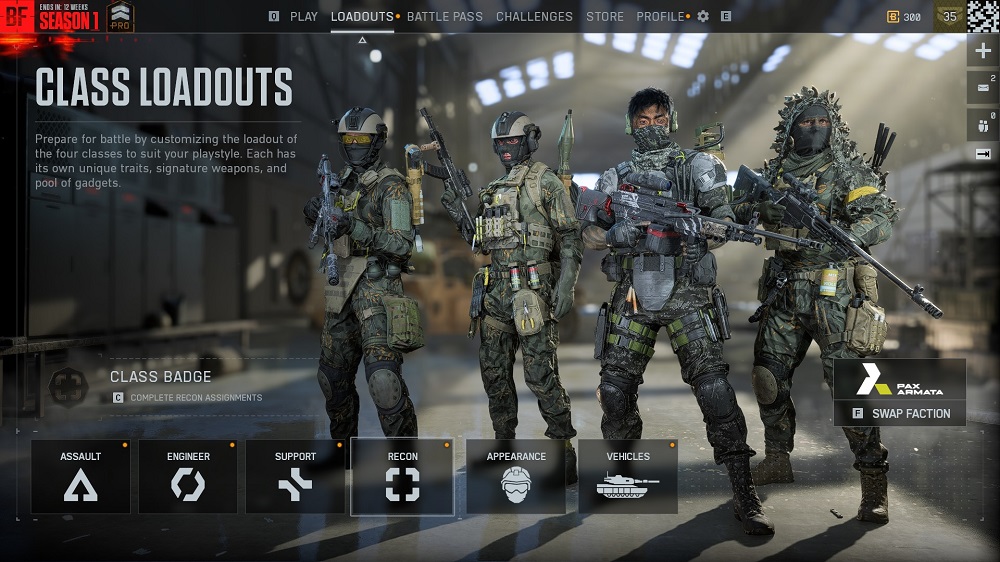Expand the side panel with the arrow icon

click(x=982, y=154)
